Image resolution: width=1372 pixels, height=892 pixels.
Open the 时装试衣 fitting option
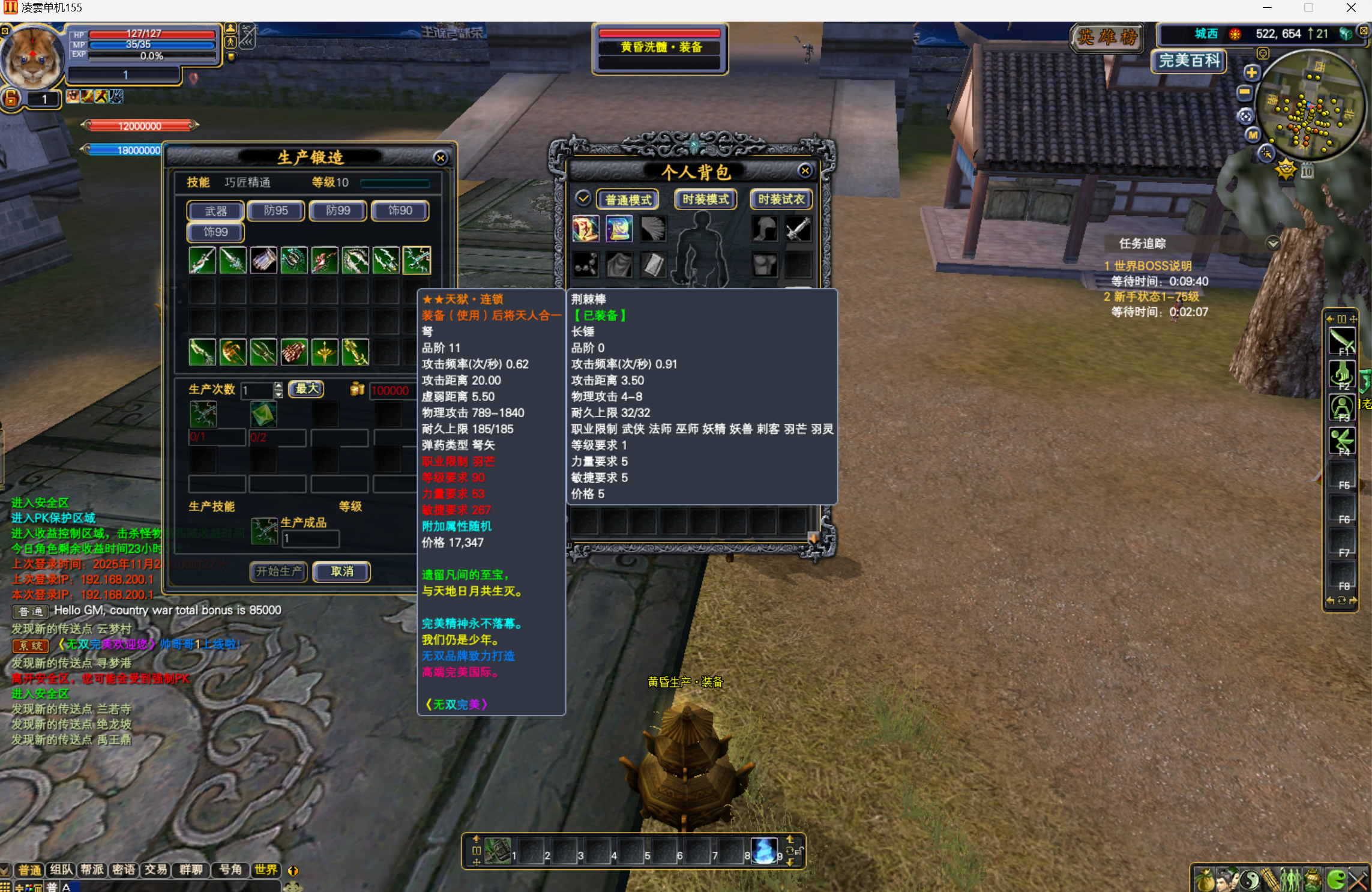coord(781,199)
